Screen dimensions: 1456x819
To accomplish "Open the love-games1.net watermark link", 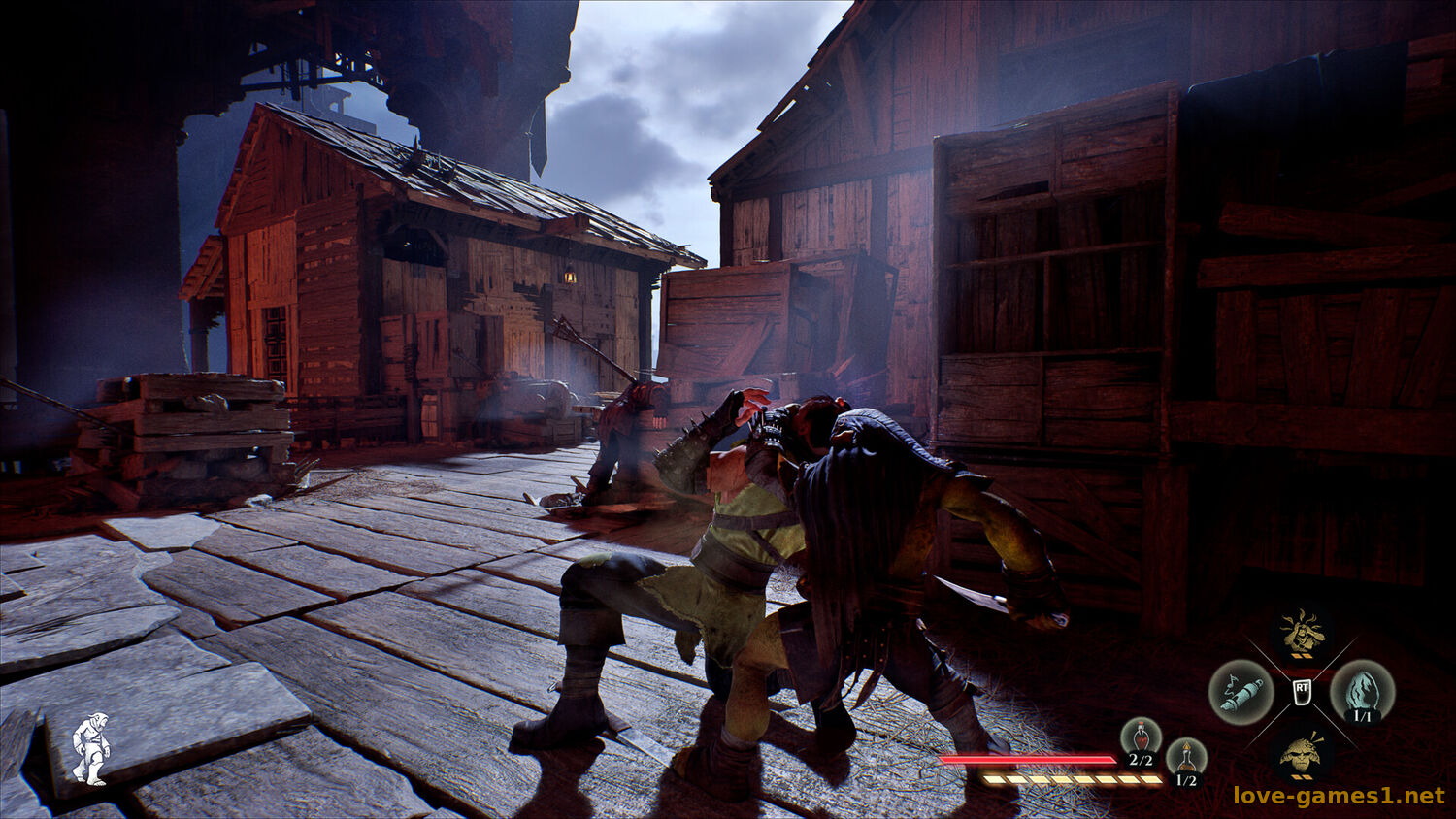I will point(1339,796).
